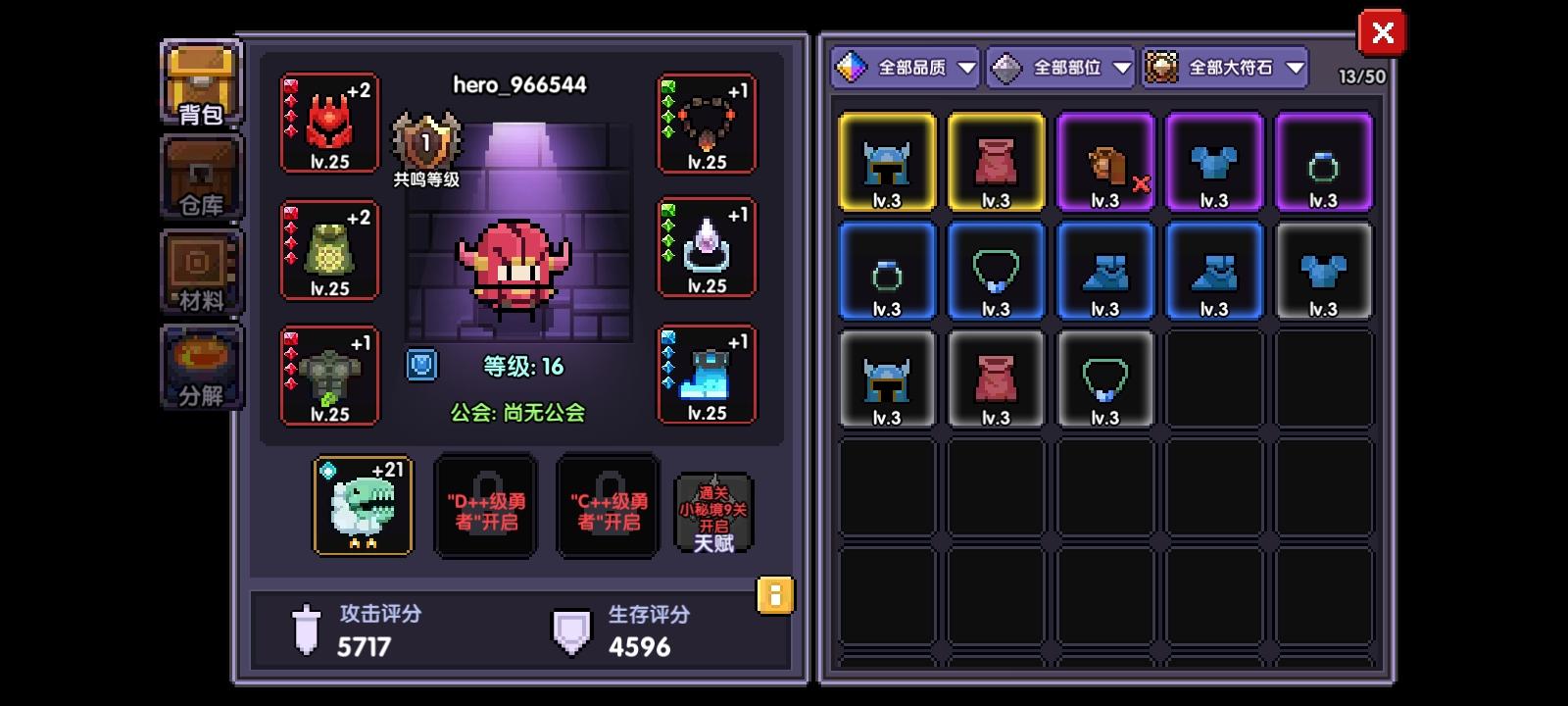Viewport: 1568px width, 706px height.
Task: Switch to the 仓库 warehouse tab
Action: tap(199, 176)
